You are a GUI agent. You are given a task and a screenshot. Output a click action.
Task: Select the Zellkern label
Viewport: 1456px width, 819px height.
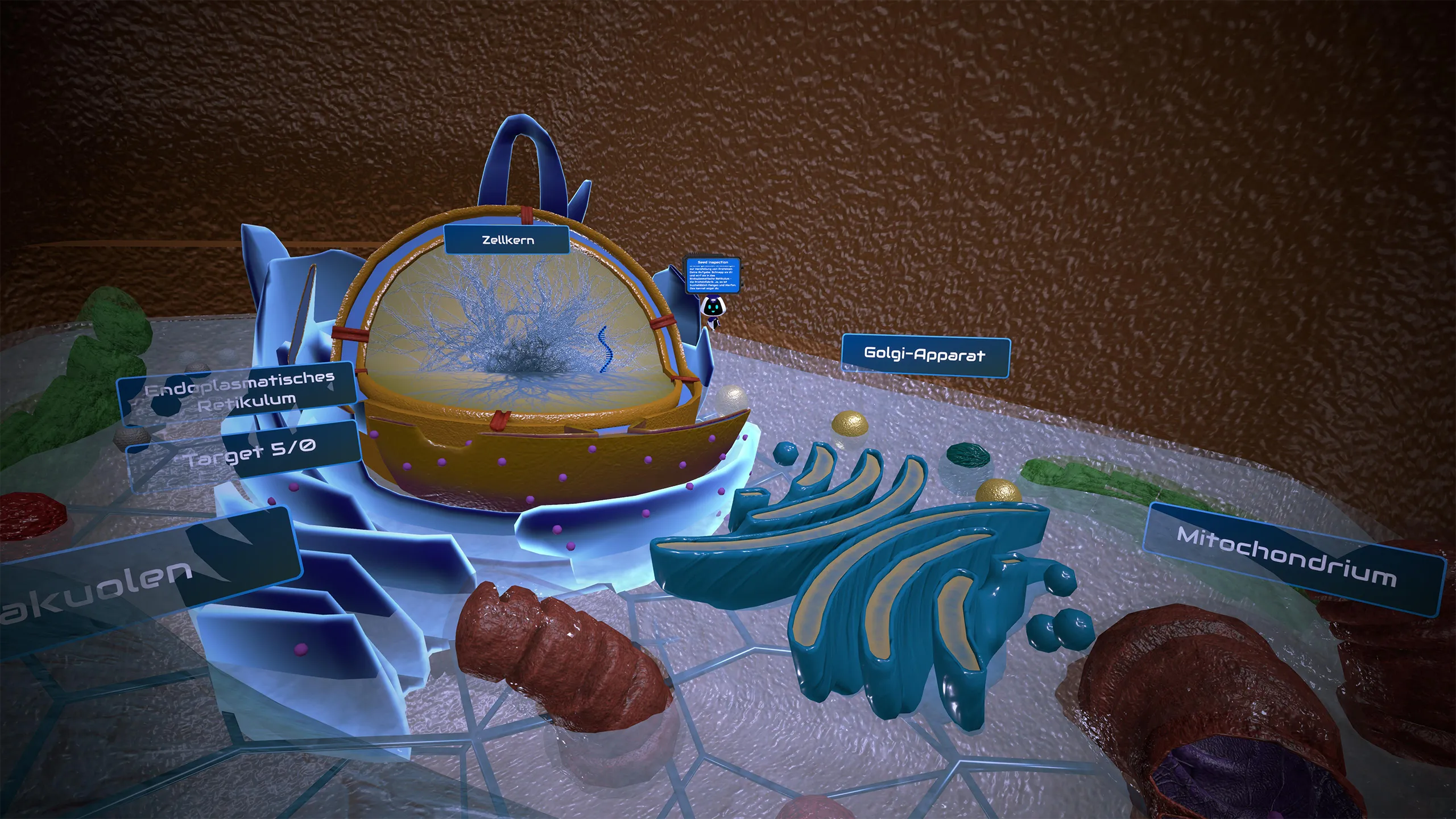(x=507, y=239)
